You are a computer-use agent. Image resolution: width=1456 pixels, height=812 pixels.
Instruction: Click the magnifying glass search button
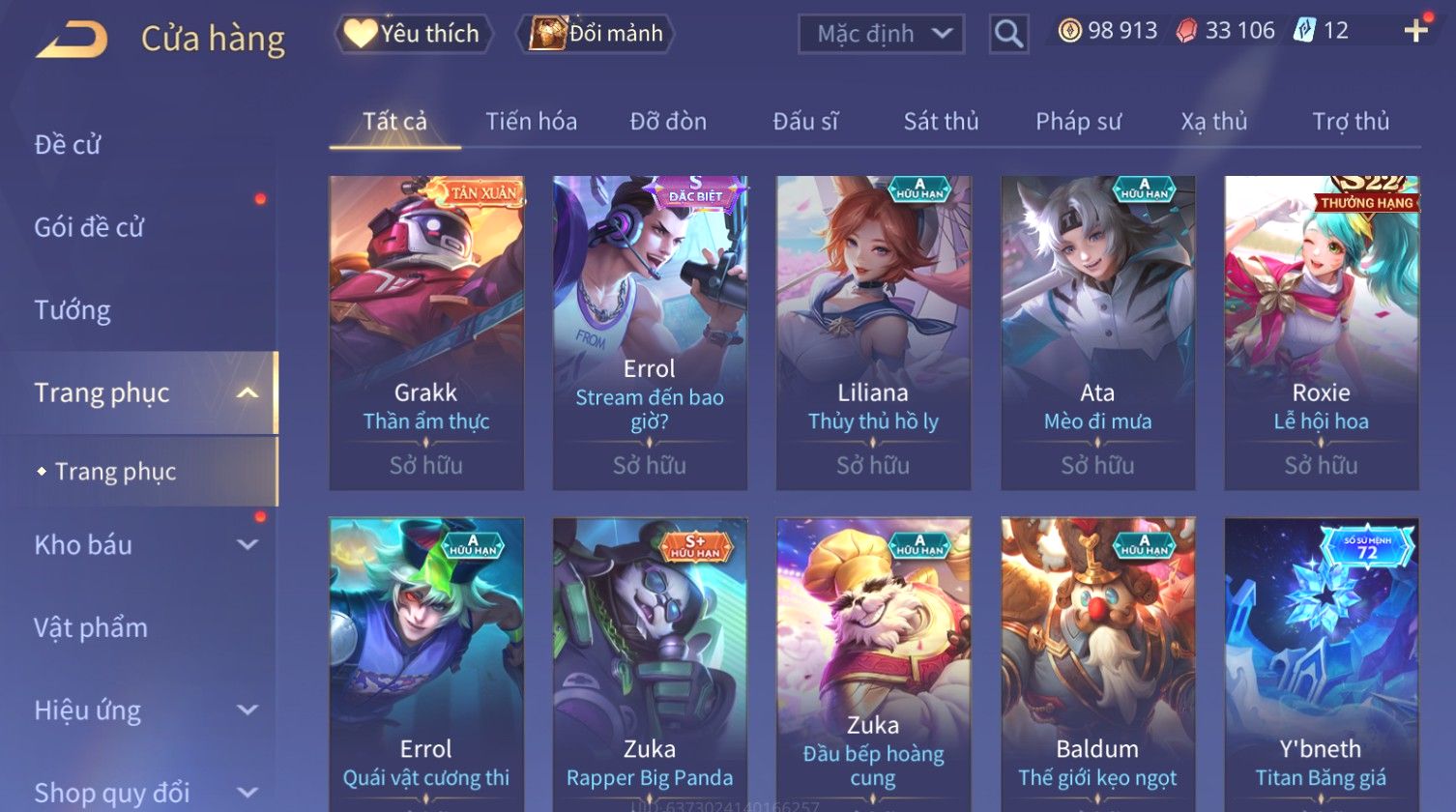tap(1008, 34)
